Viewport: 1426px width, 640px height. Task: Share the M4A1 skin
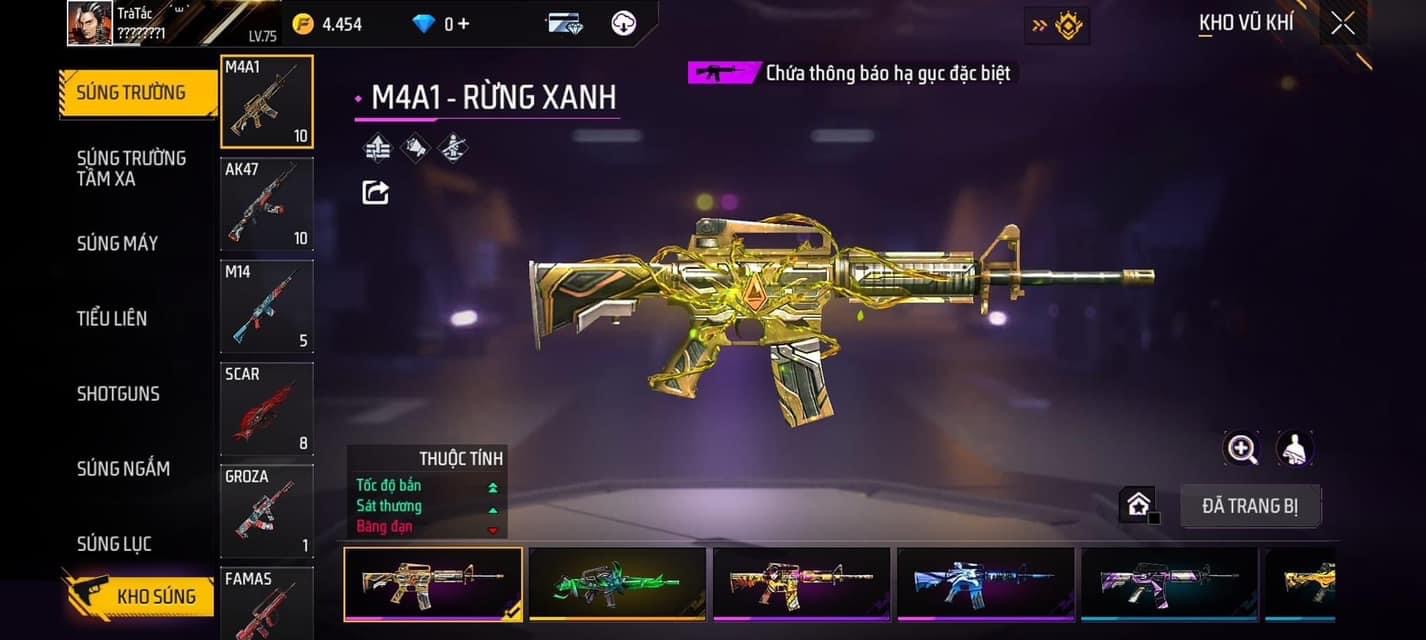point(375,192)
